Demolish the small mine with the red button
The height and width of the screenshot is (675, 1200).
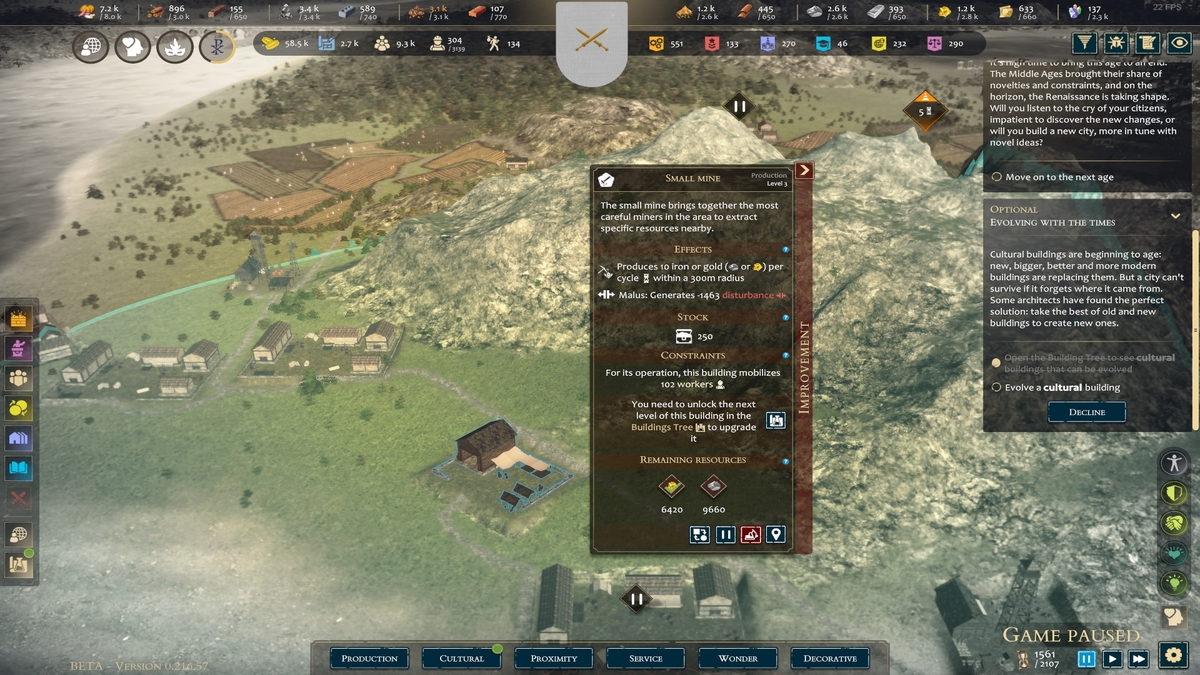750,535
